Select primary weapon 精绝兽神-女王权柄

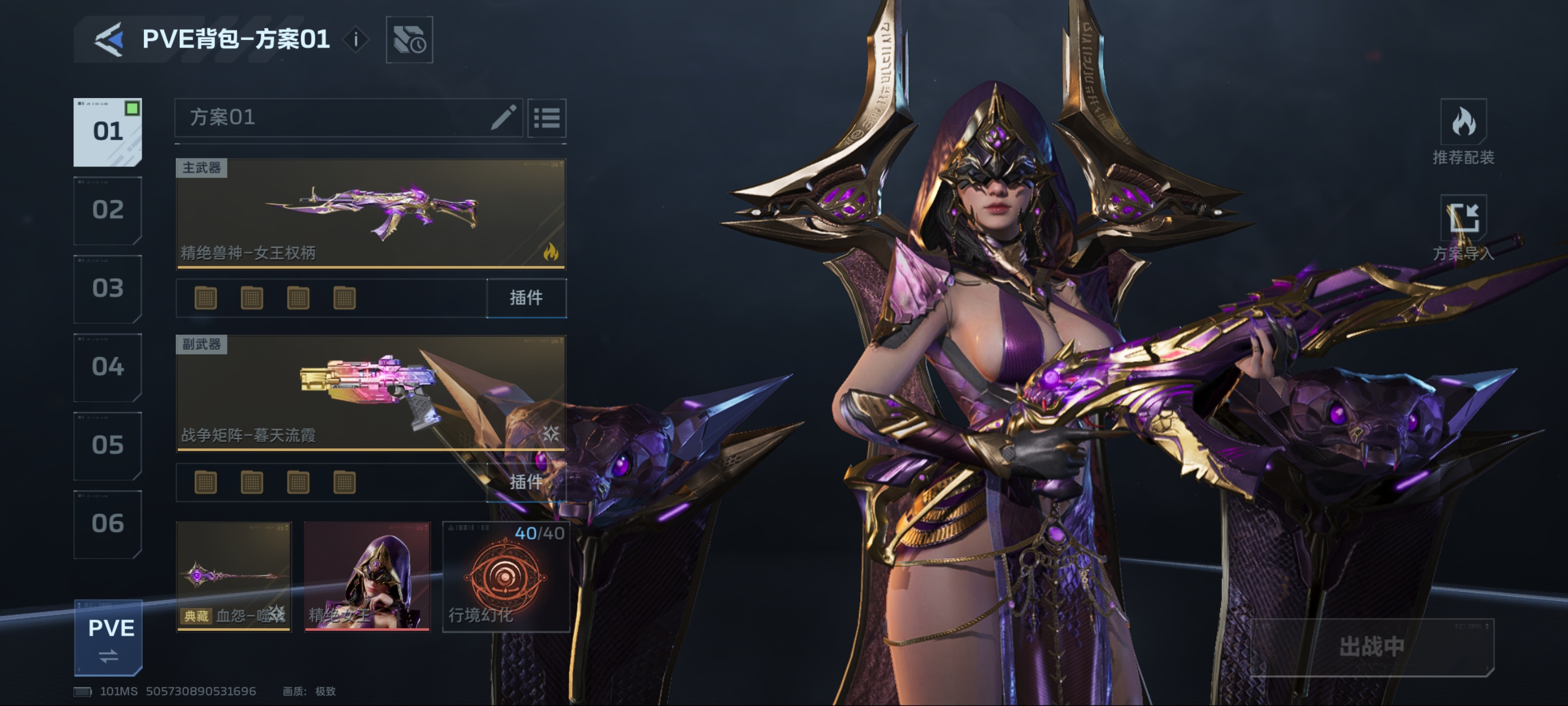(371, 213)
